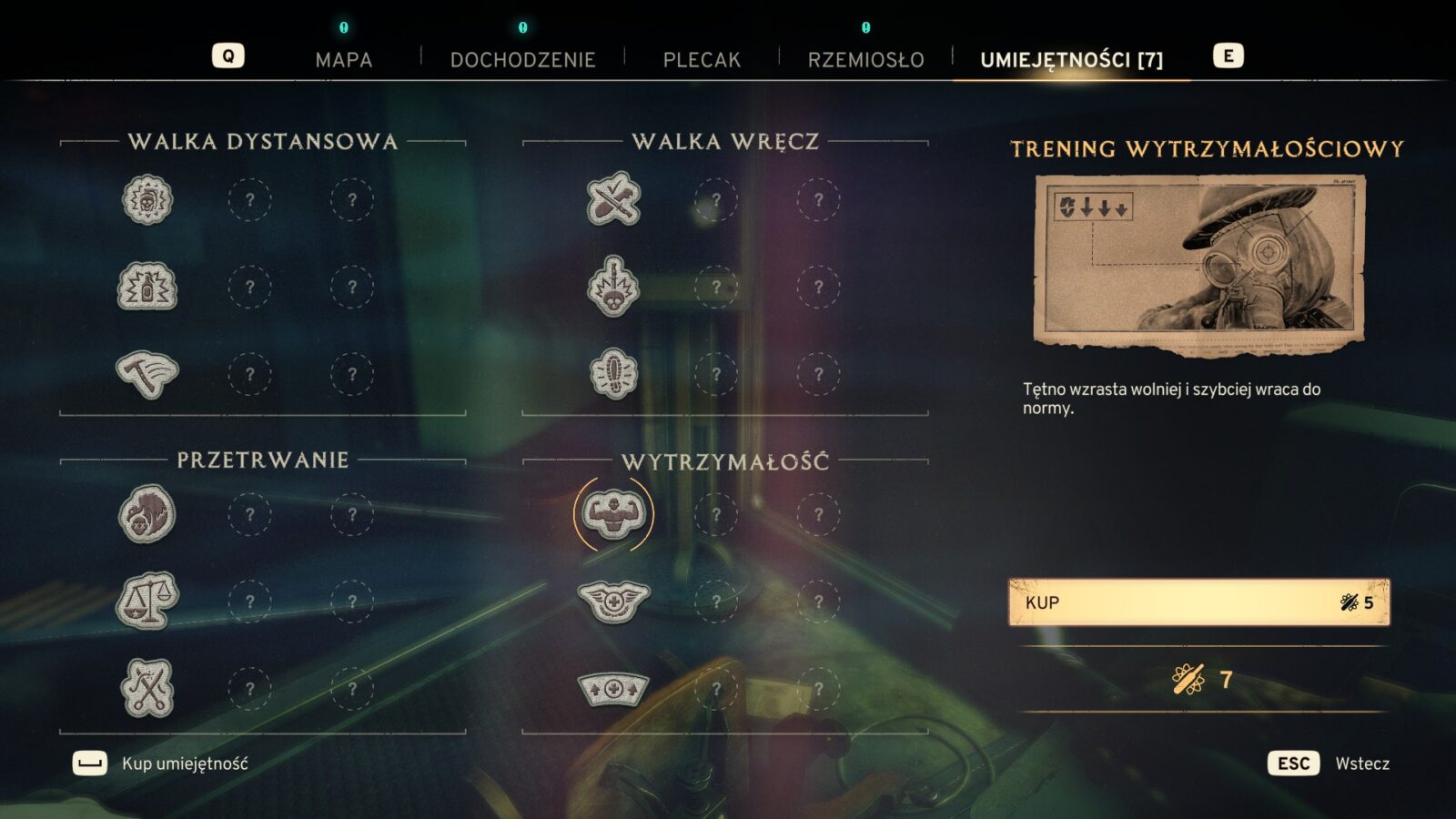Image resolution: width=1456 pixels, height=819 pixels.
Task: Open the Plecak backpack tab
Action: 702,60
